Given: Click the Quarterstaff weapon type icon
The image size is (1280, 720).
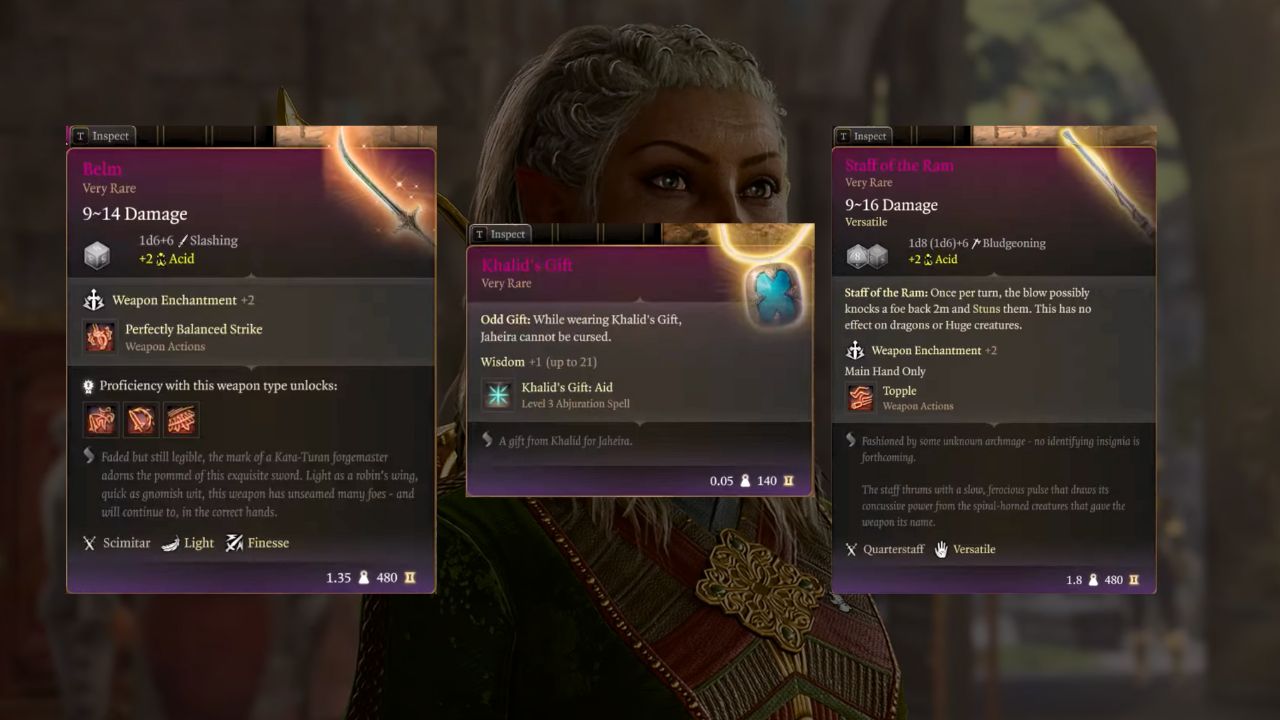Looking at the screenshot, I should point(851,549).
